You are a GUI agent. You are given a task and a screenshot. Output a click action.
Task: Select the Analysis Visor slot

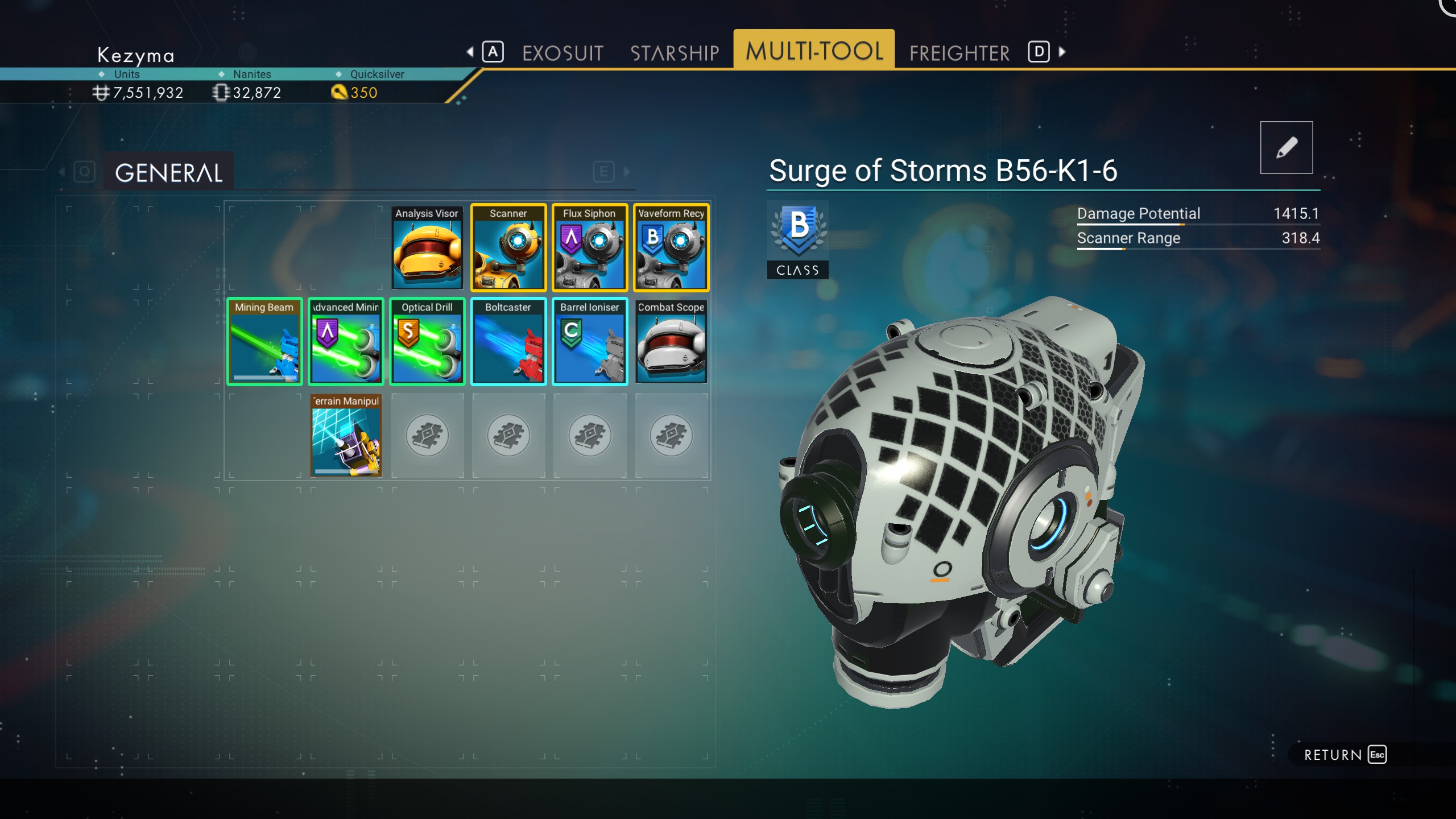(427, 247)
